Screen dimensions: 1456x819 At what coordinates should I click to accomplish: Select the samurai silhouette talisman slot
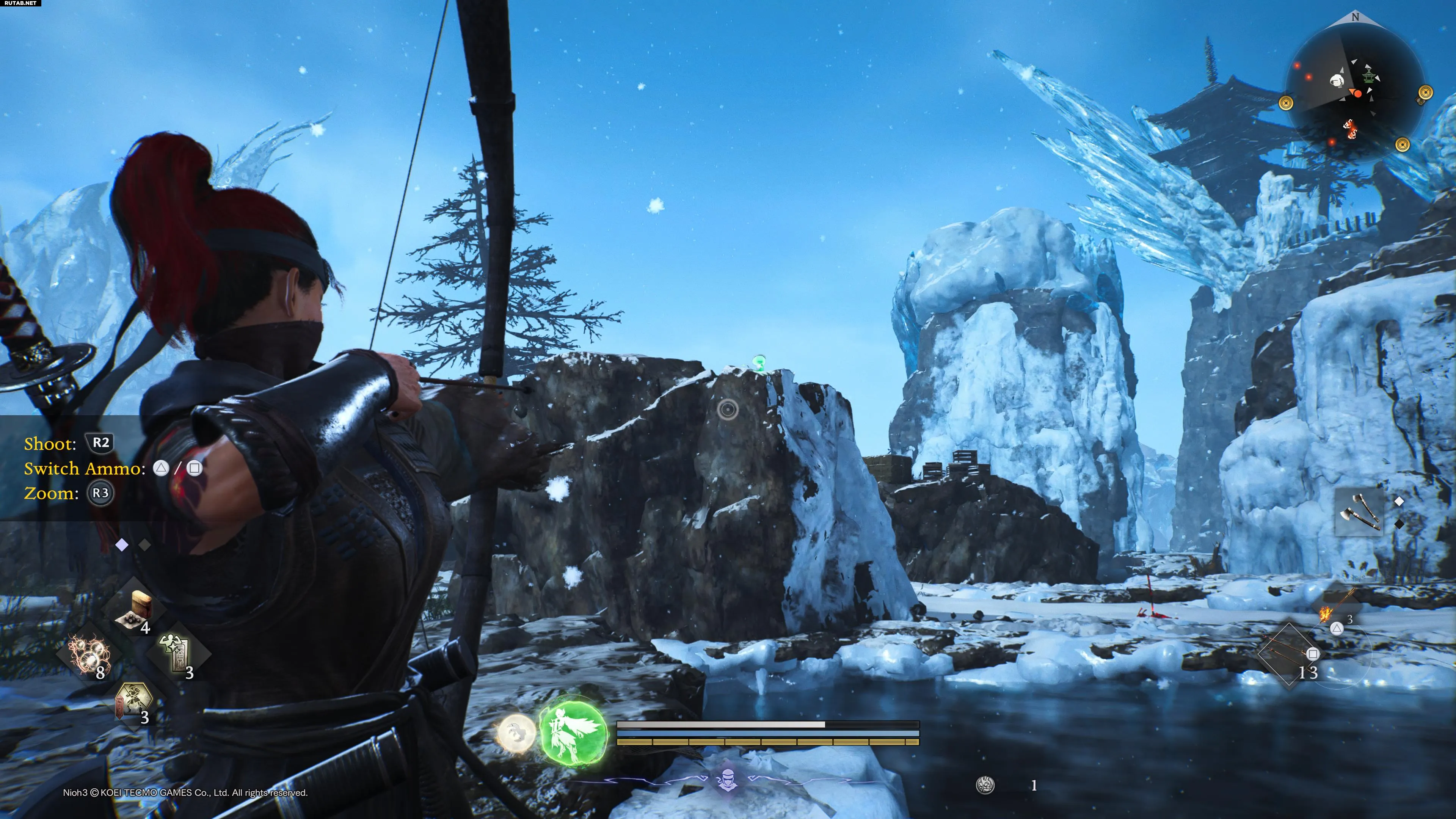133,701
